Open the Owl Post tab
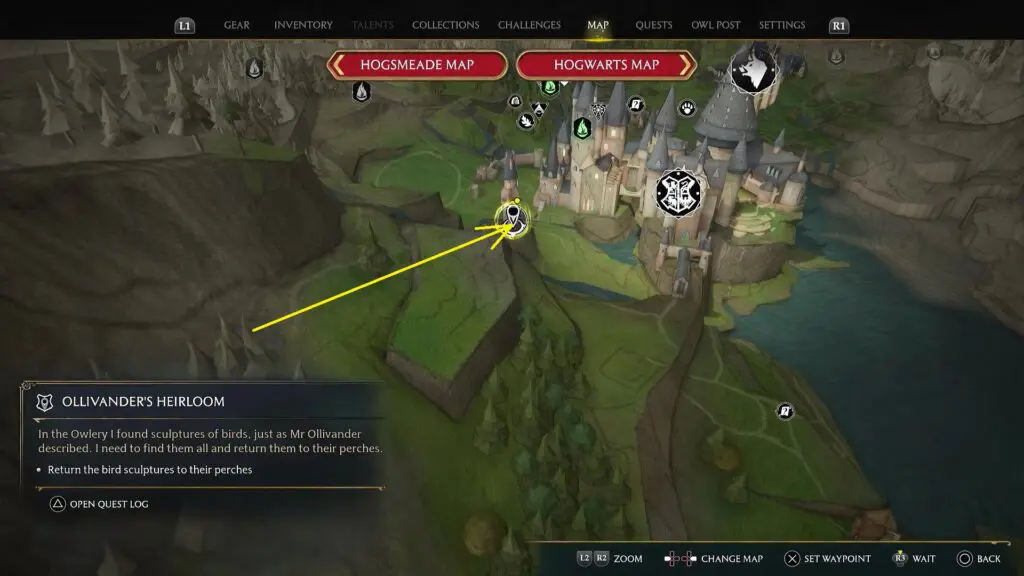 715,25
